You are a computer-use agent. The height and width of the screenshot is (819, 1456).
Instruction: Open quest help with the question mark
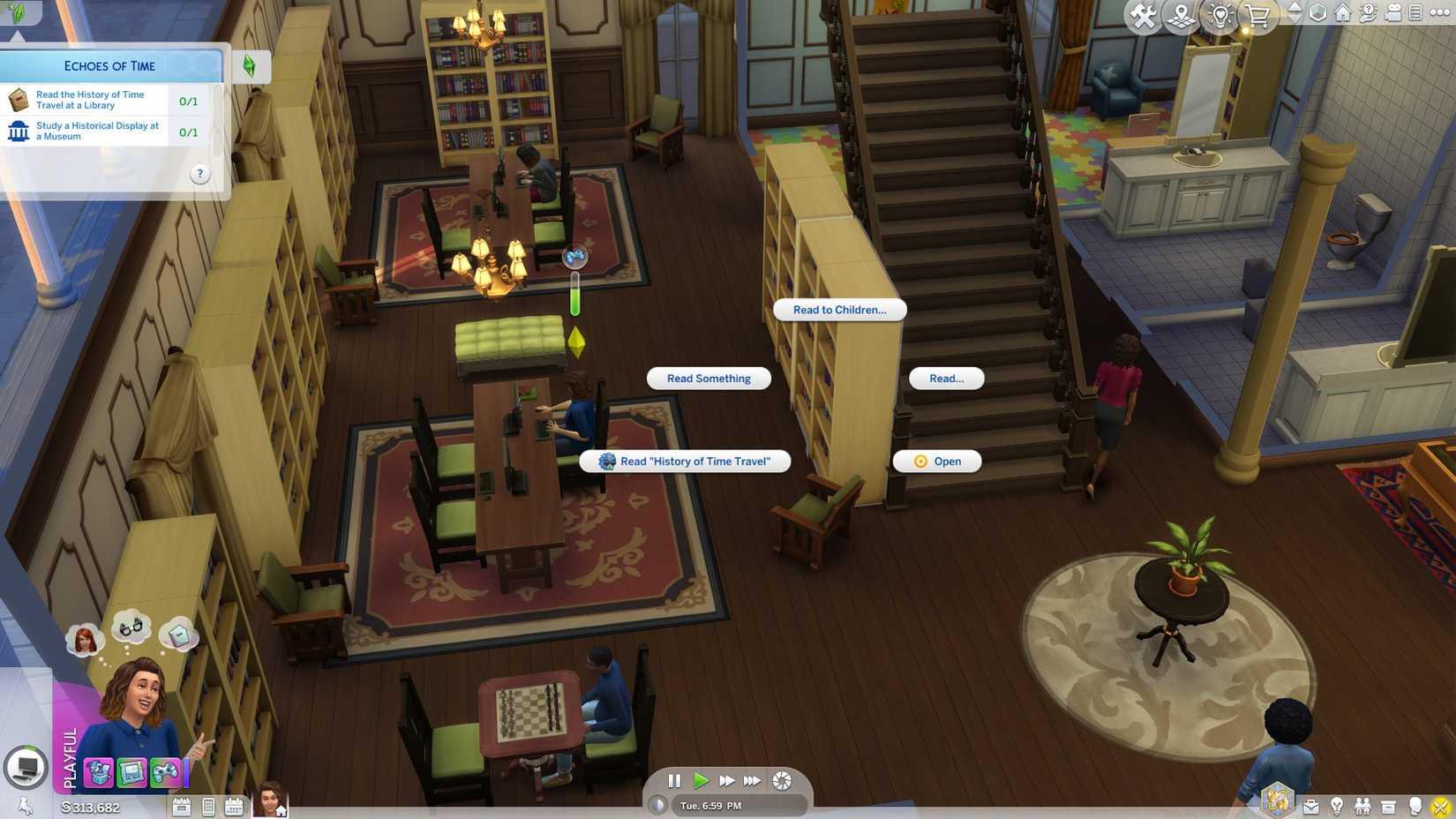[x=199, y=174]
